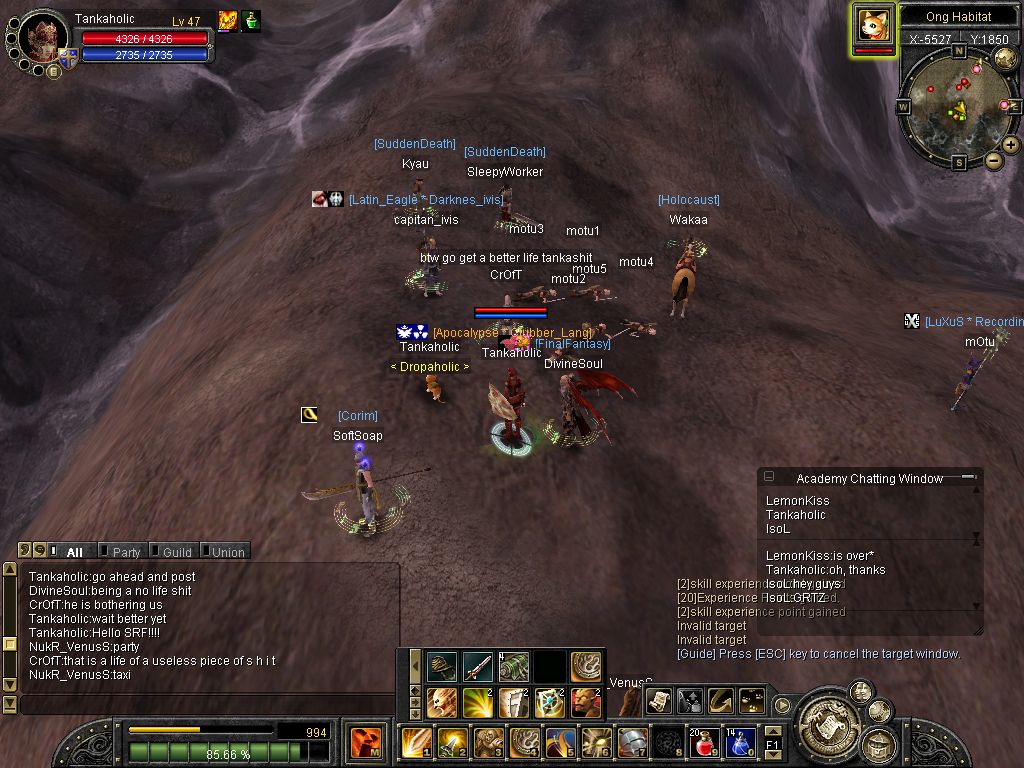Viewport: 1024px width, 768px height.
Task: Open the Guild chat tab
Action: [x=176, y=552]
